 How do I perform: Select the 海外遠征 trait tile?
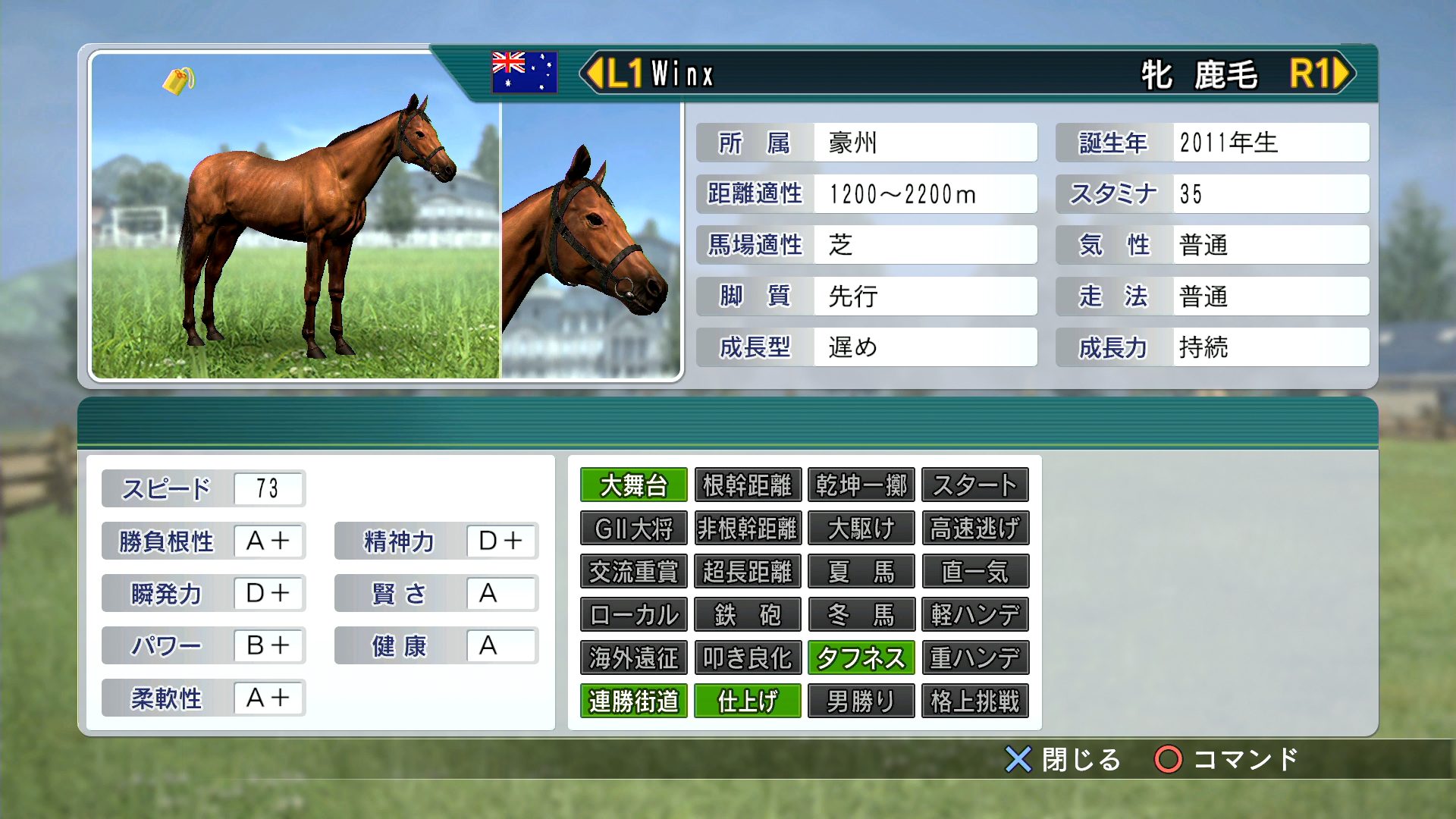point(633,658)
